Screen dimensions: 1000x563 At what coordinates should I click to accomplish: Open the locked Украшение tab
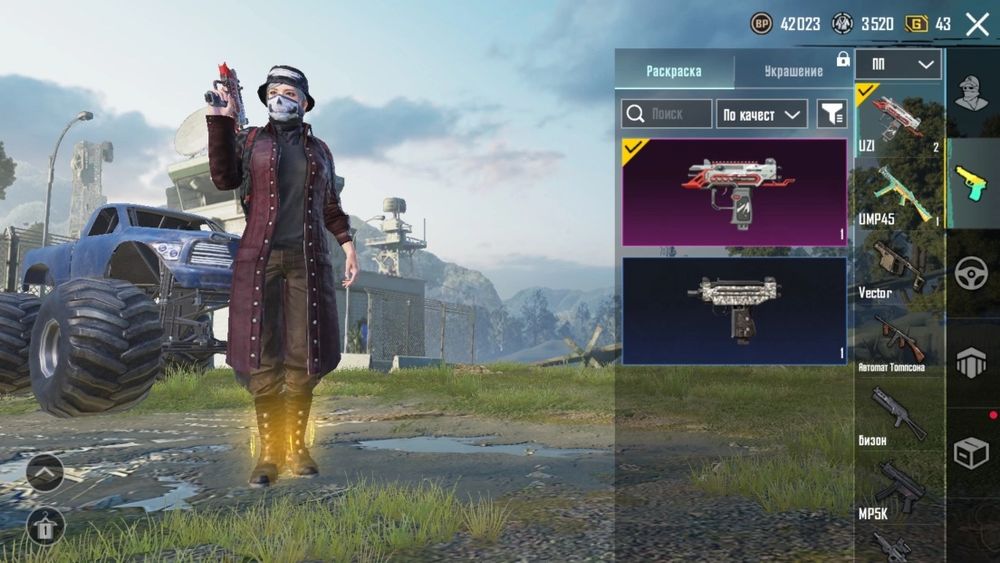(x=794, y=71)
